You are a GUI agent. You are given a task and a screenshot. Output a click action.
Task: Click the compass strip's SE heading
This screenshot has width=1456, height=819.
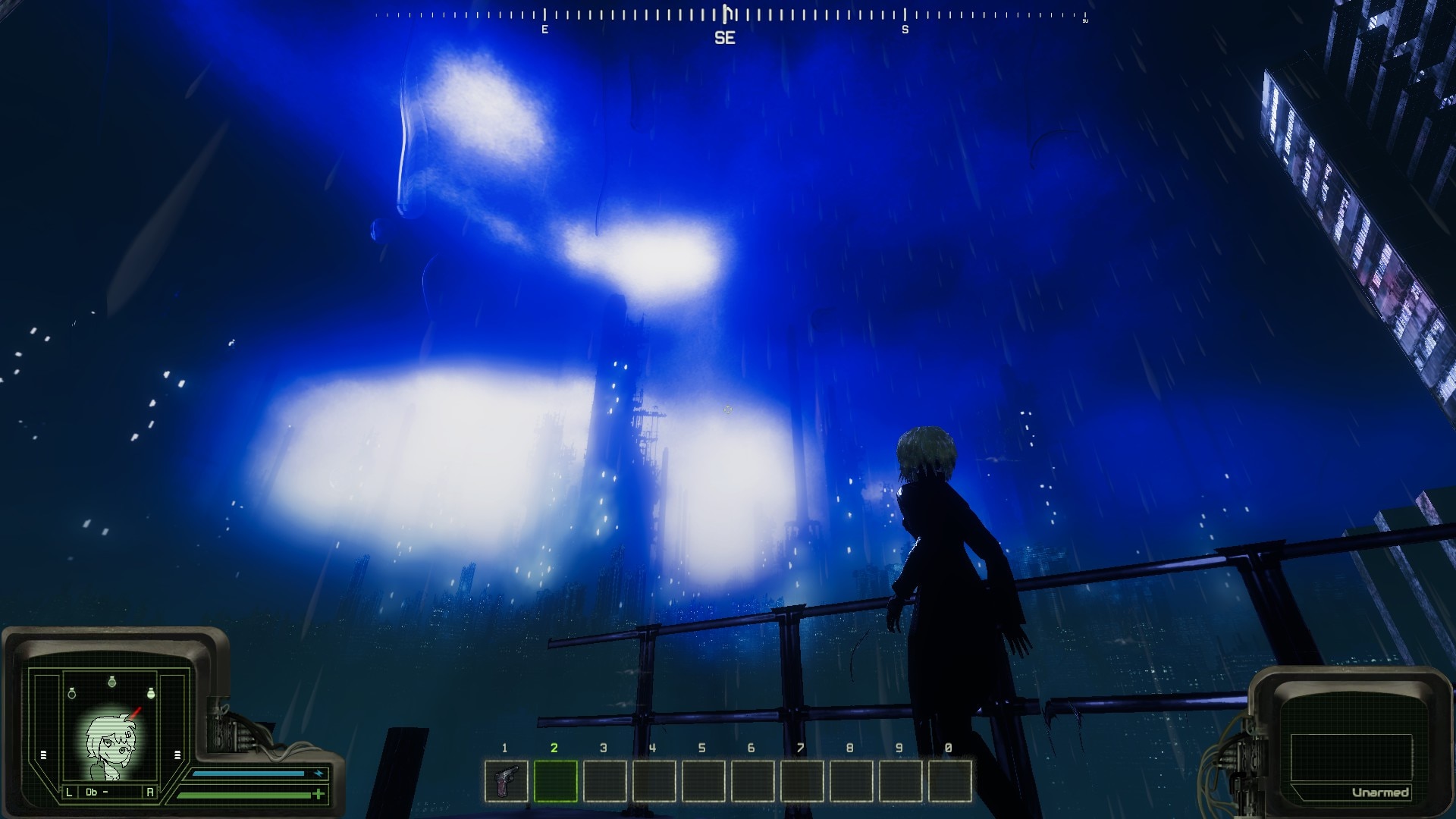click(x=725, y=37)
